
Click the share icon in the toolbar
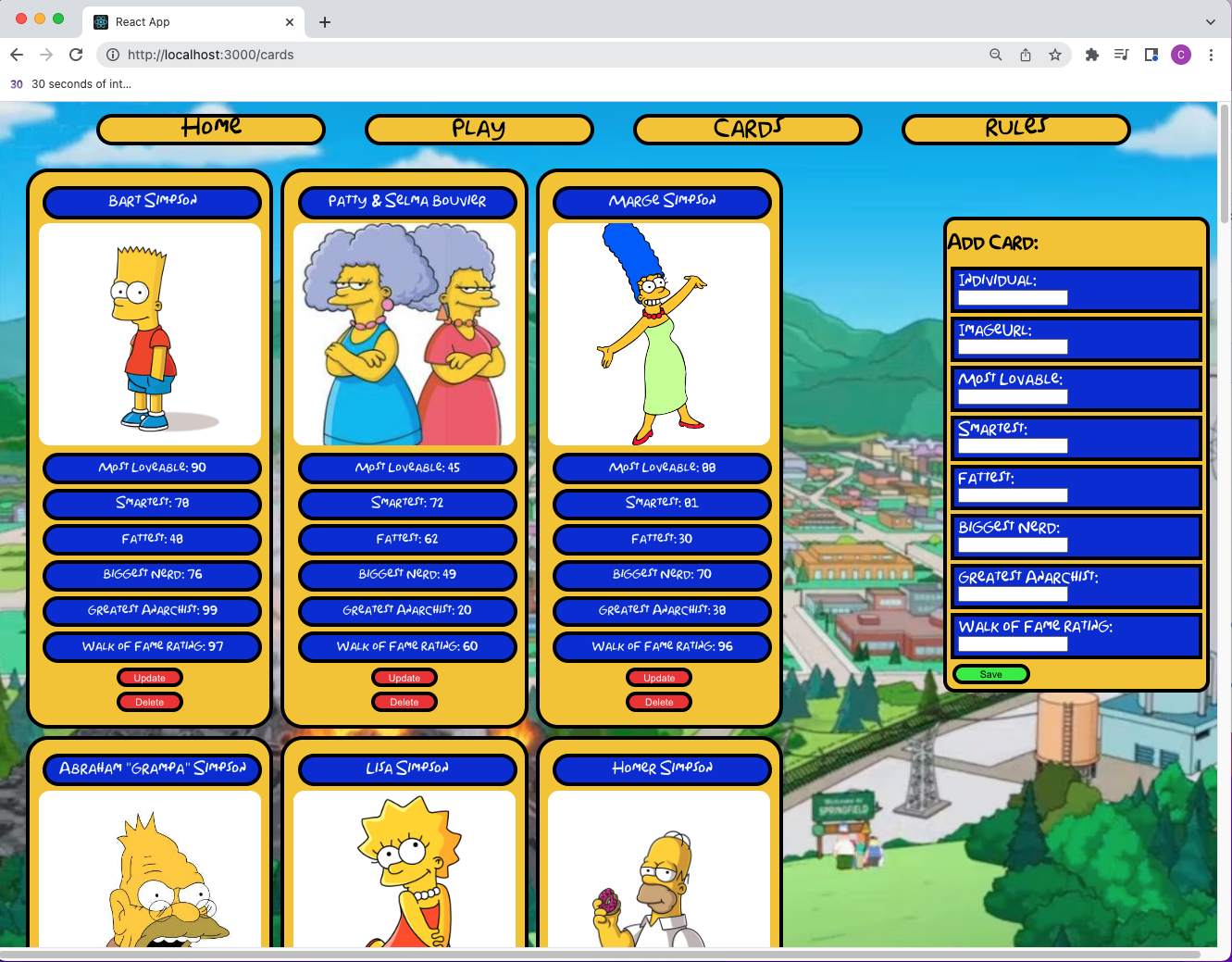coord(1025,55)
